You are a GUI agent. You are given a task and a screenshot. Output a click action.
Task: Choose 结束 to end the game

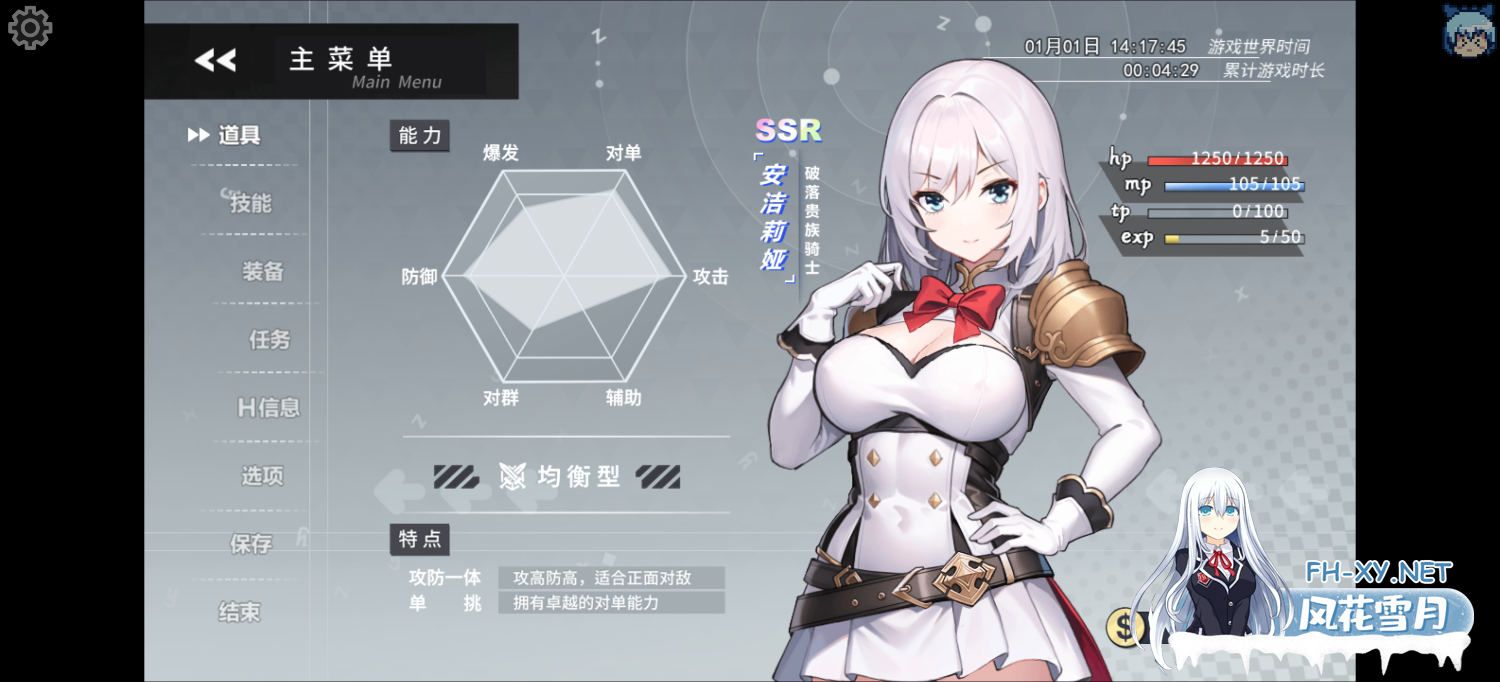pyautogui.click(x=239, y=612)
